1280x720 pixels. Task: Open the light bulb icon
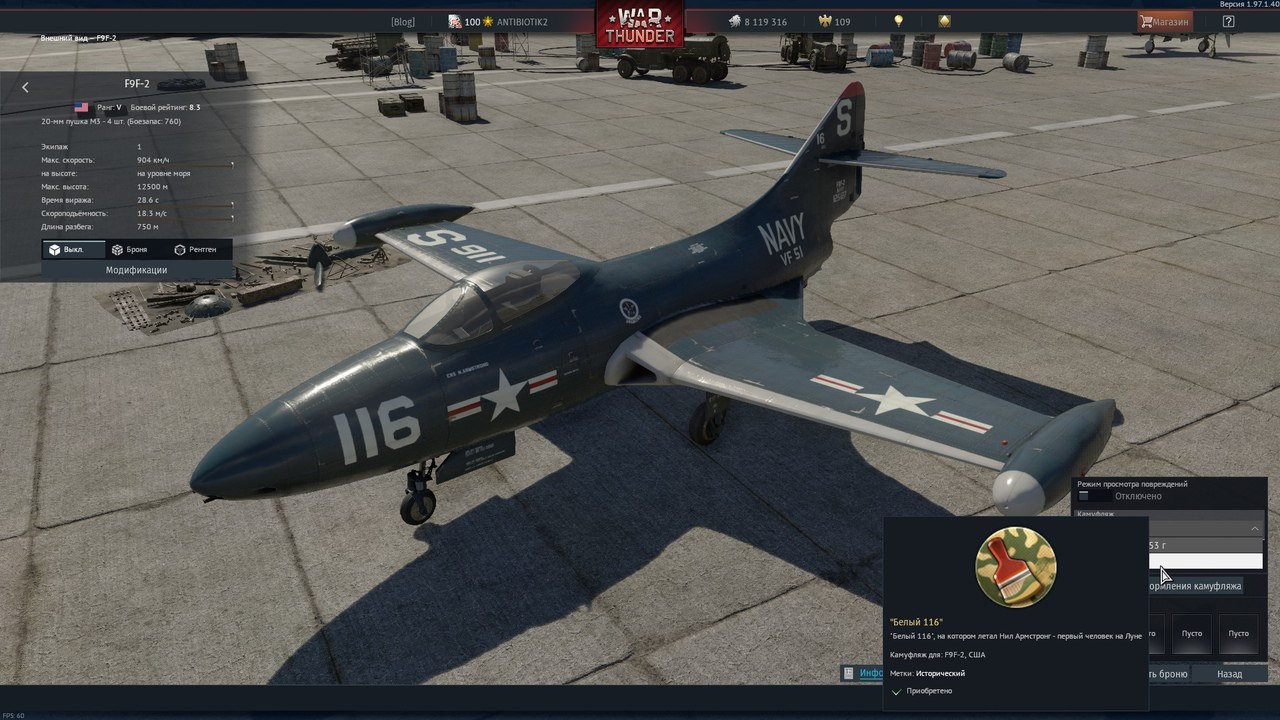click(899, 21)
